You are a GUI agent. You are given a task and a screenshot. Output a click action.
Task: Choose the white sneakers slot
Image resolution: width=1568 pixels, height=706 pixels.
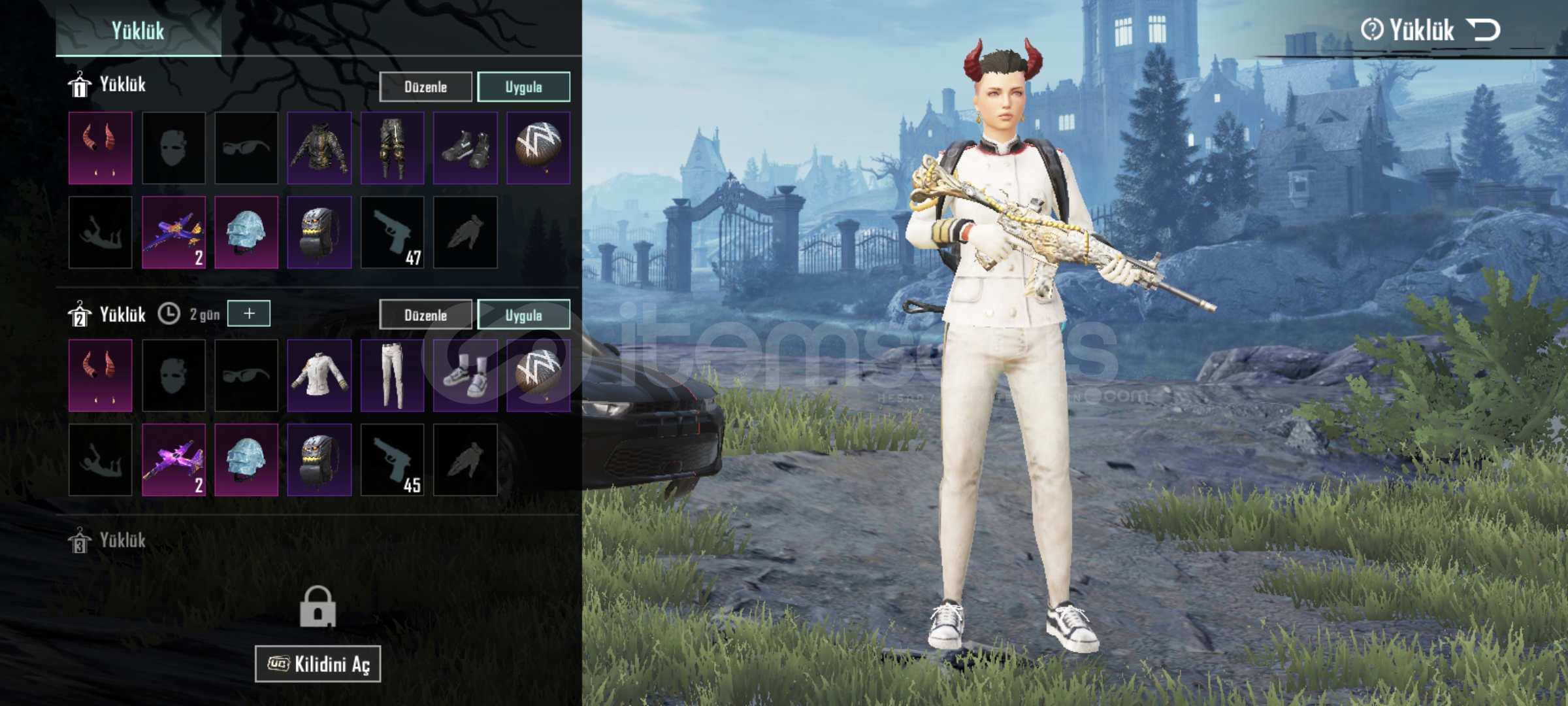click(465, 375)
